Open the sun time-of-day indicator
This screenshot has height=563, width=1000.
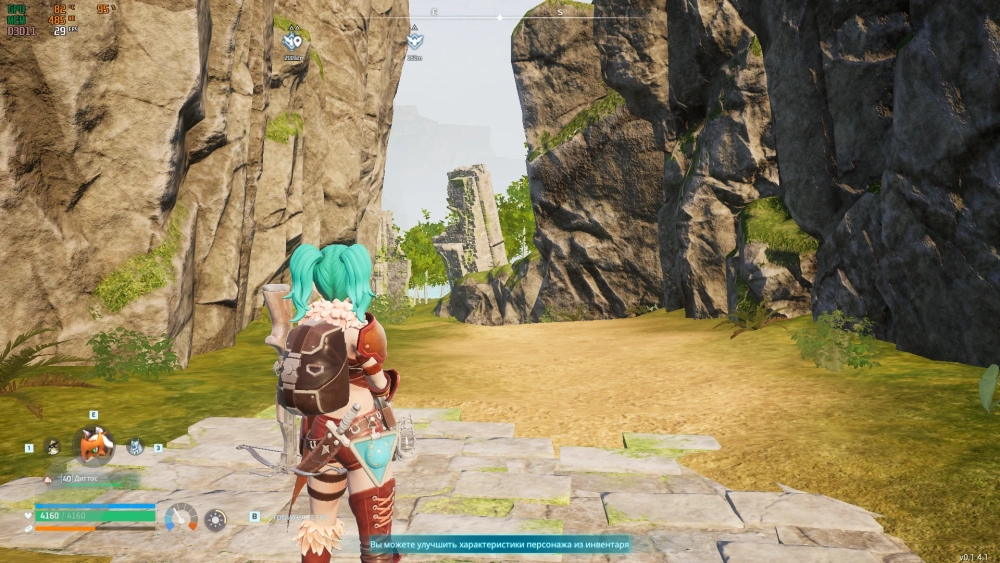[215, 519]
